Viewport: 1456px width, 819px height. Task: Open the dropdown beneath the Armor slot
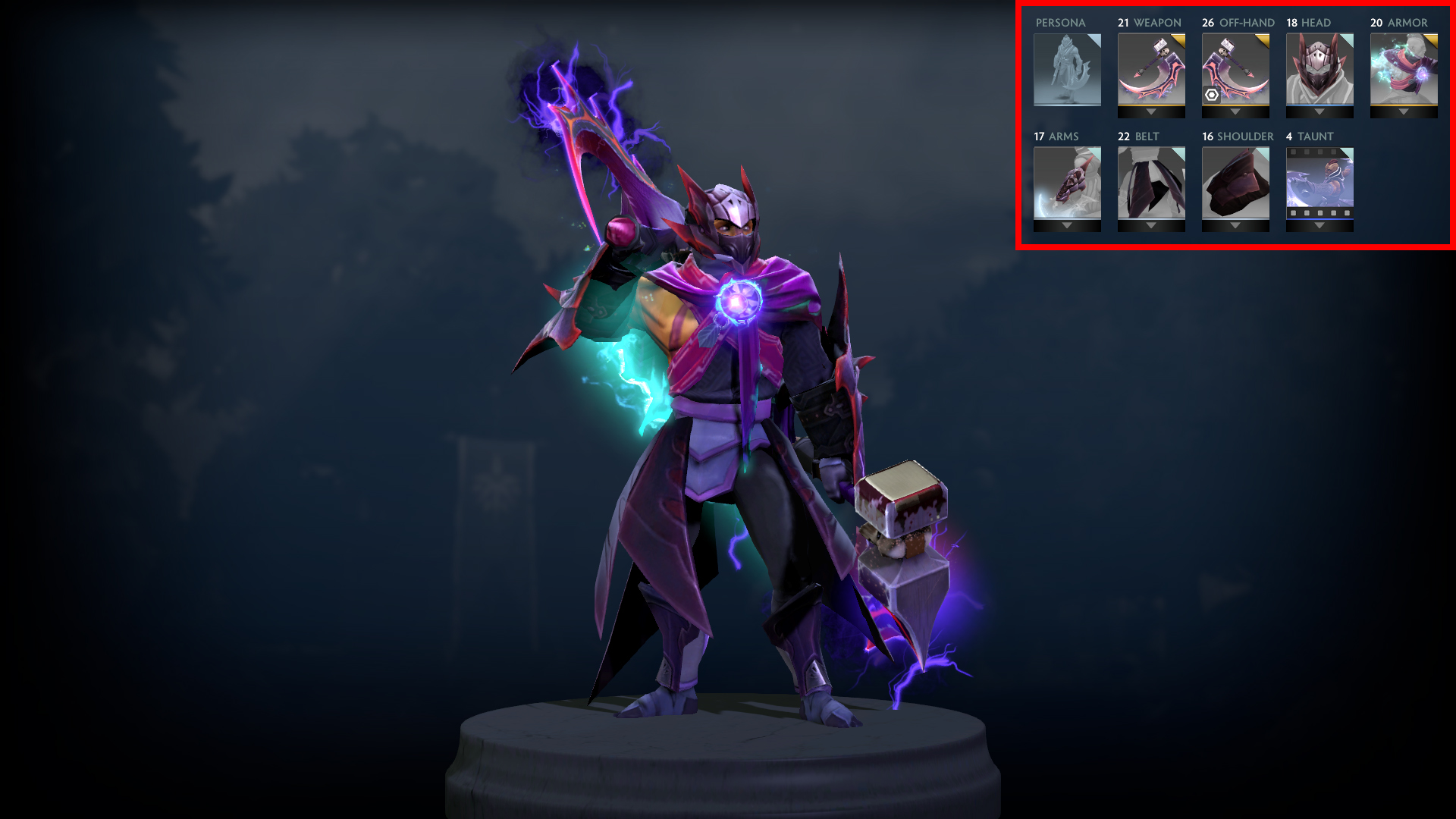[x=1404, y=112]
